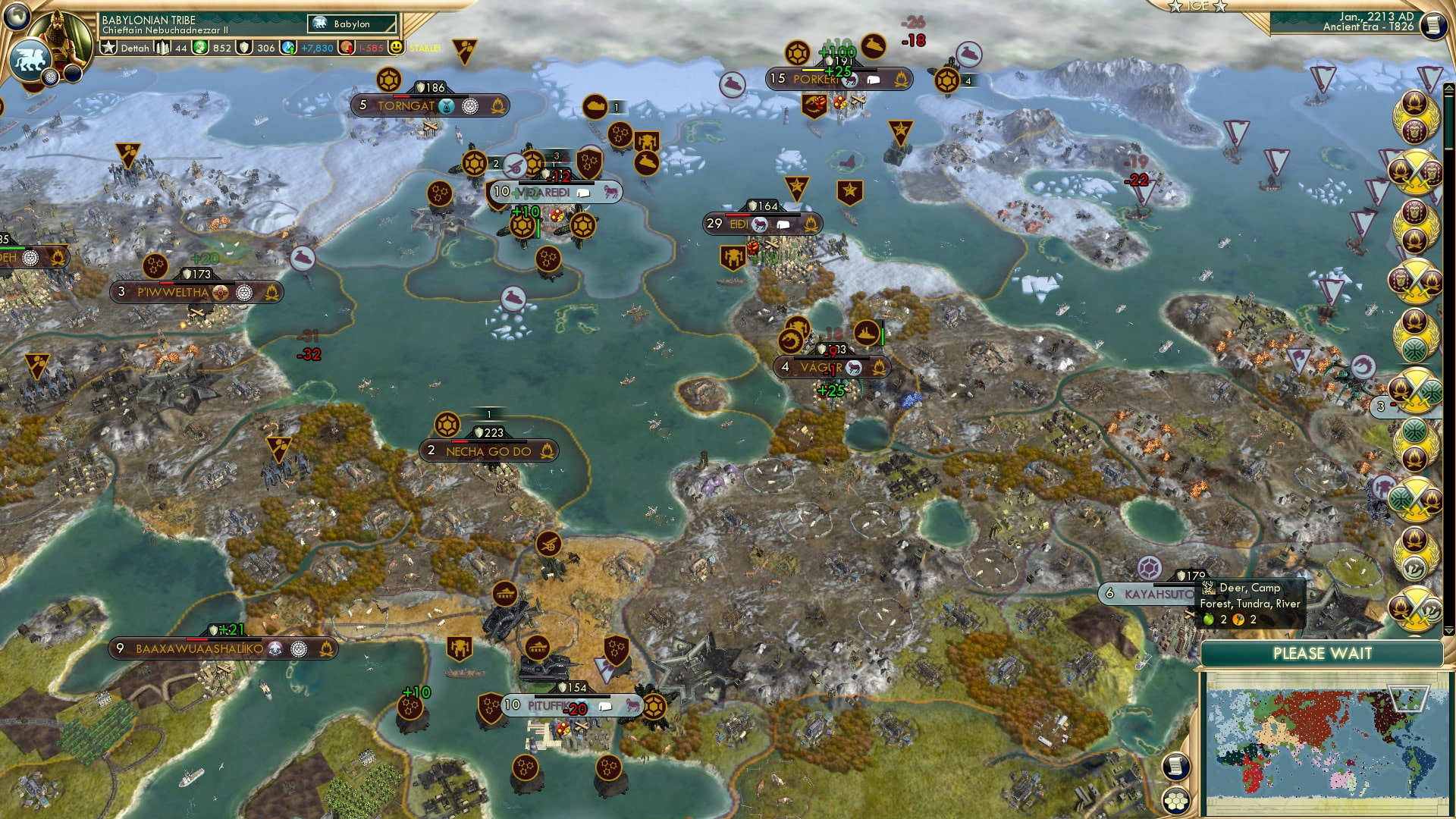Click the white viewport rectangle on the minimap
1456x819 pixels.
[x=1408, y=698]
